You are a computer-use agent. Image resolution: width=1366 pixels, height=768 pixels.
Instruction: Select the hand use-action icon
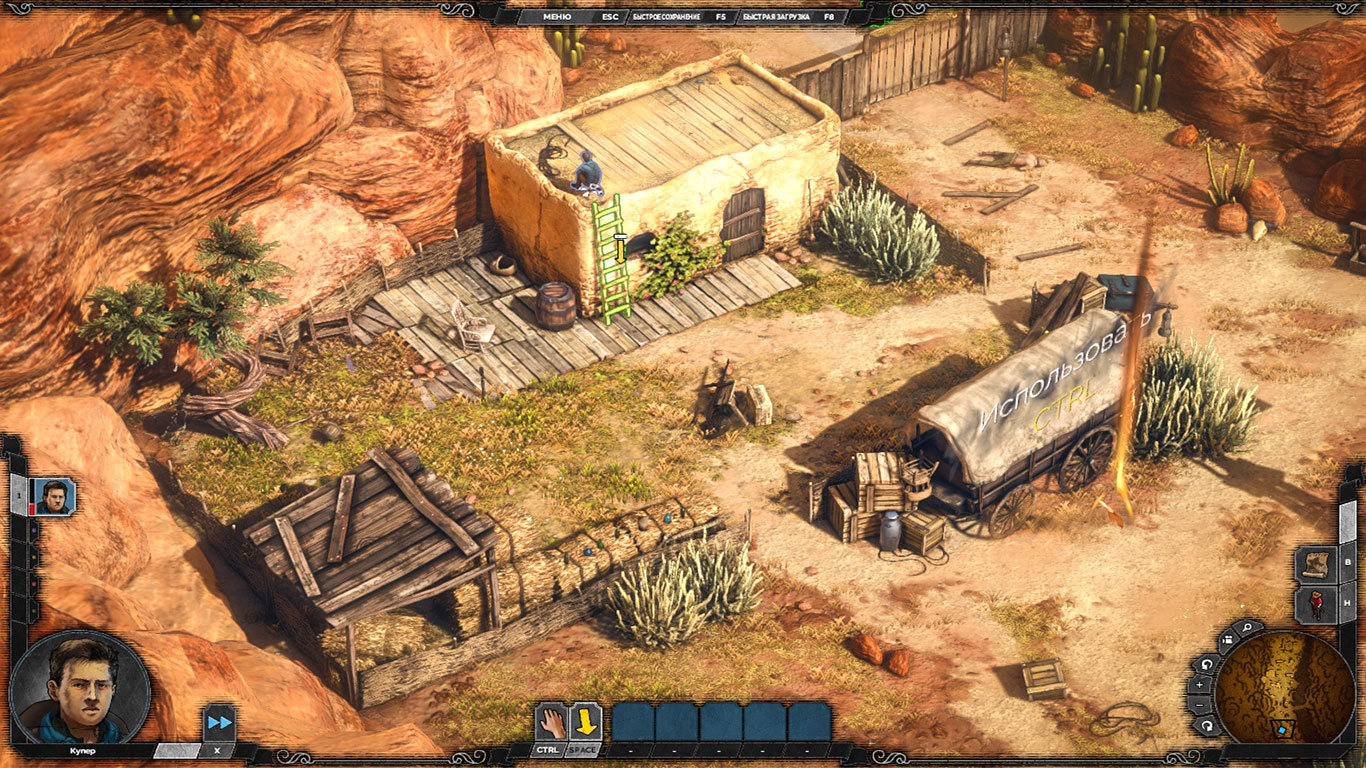pyautogui.click(x=550, y=721)
